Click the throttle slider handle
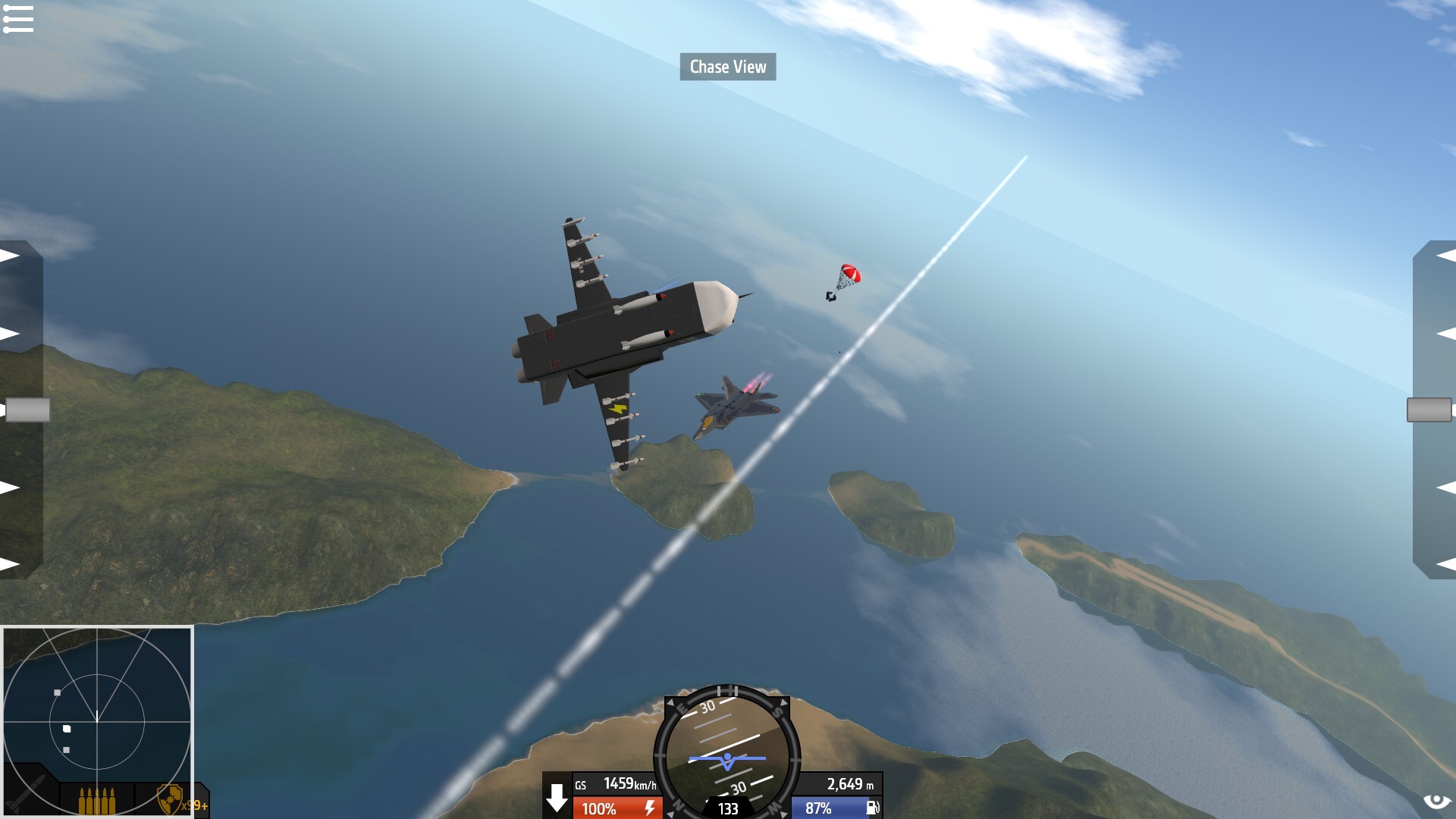1456x819 pixels. [27, 410]
